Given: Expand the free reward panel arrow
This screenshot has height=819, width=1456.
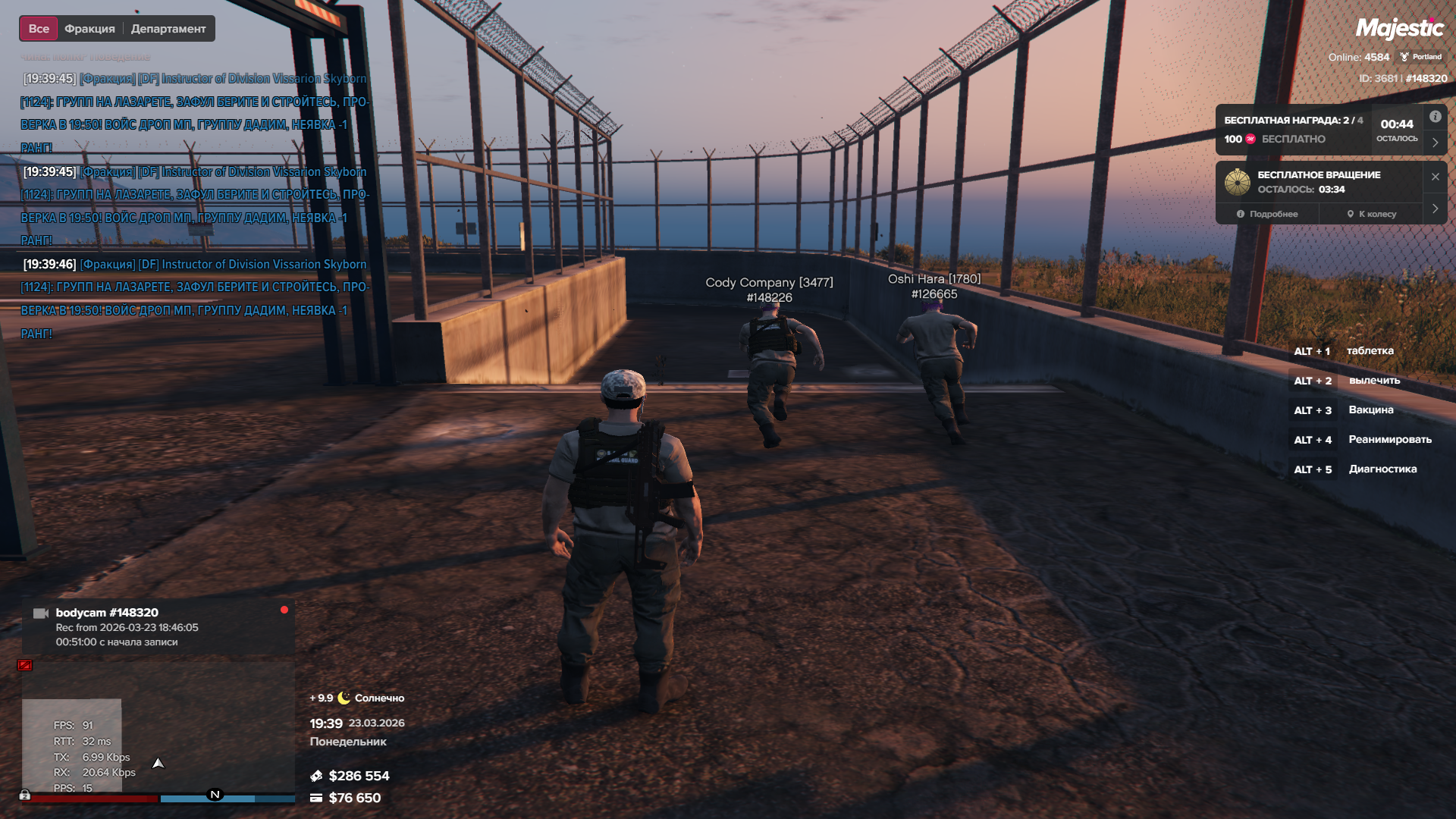Looking at the screenshot, I should coord(1436,143).
